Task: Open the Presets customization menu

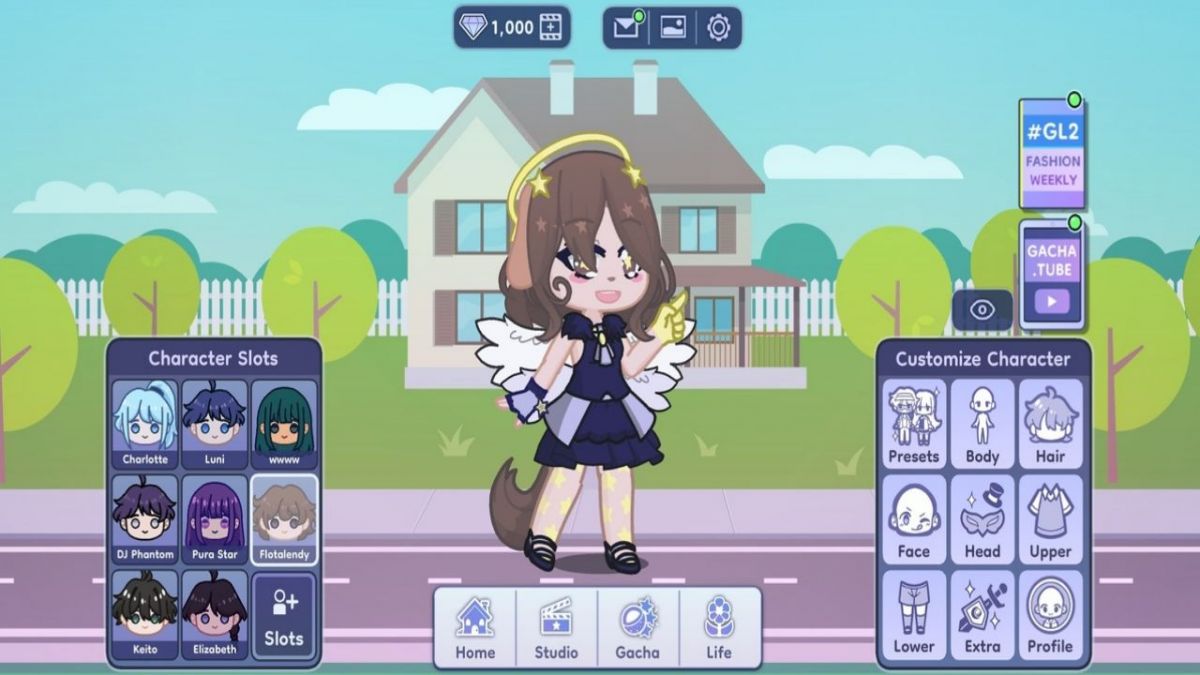Action: pos(914,424)
